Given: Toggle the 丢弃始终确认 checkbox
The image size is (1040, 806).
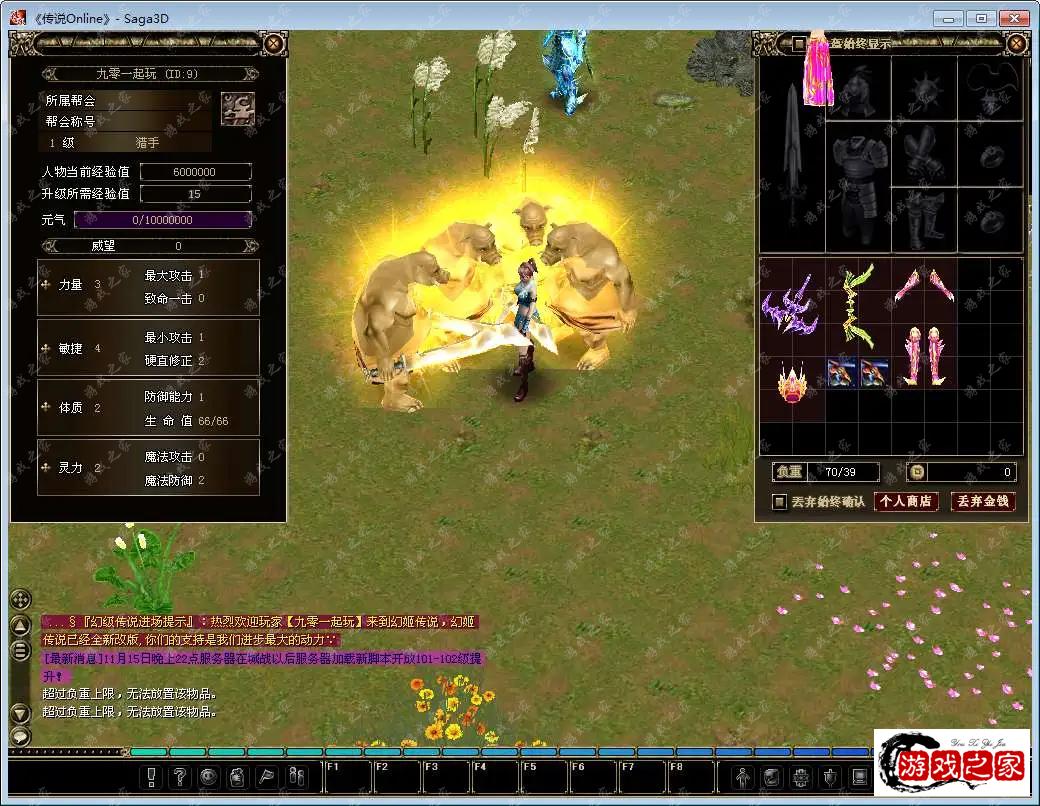Looking at the screenshot, I should click(780, 502).
